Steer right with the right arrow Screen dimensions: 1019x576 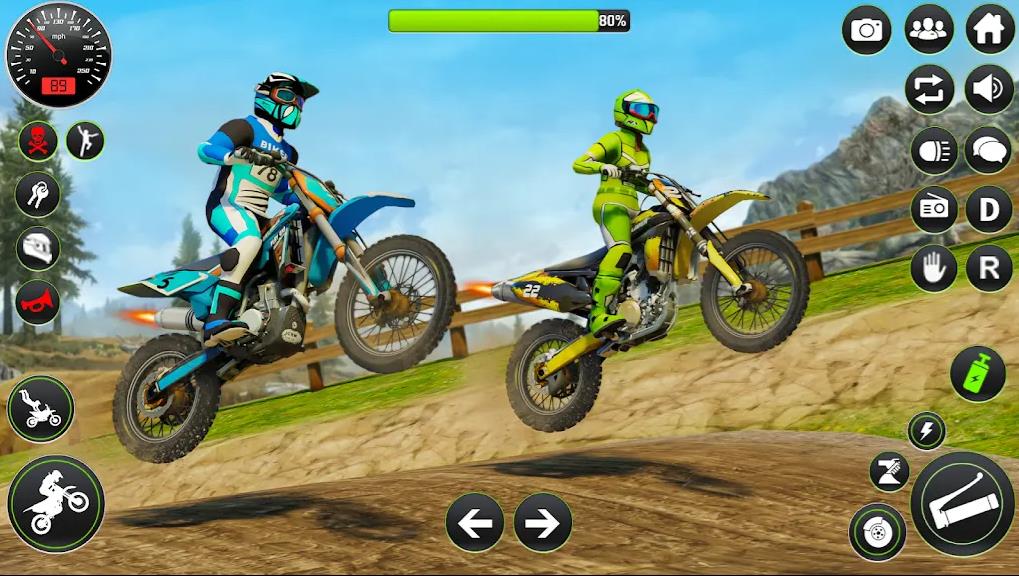[x=542, y=522]
